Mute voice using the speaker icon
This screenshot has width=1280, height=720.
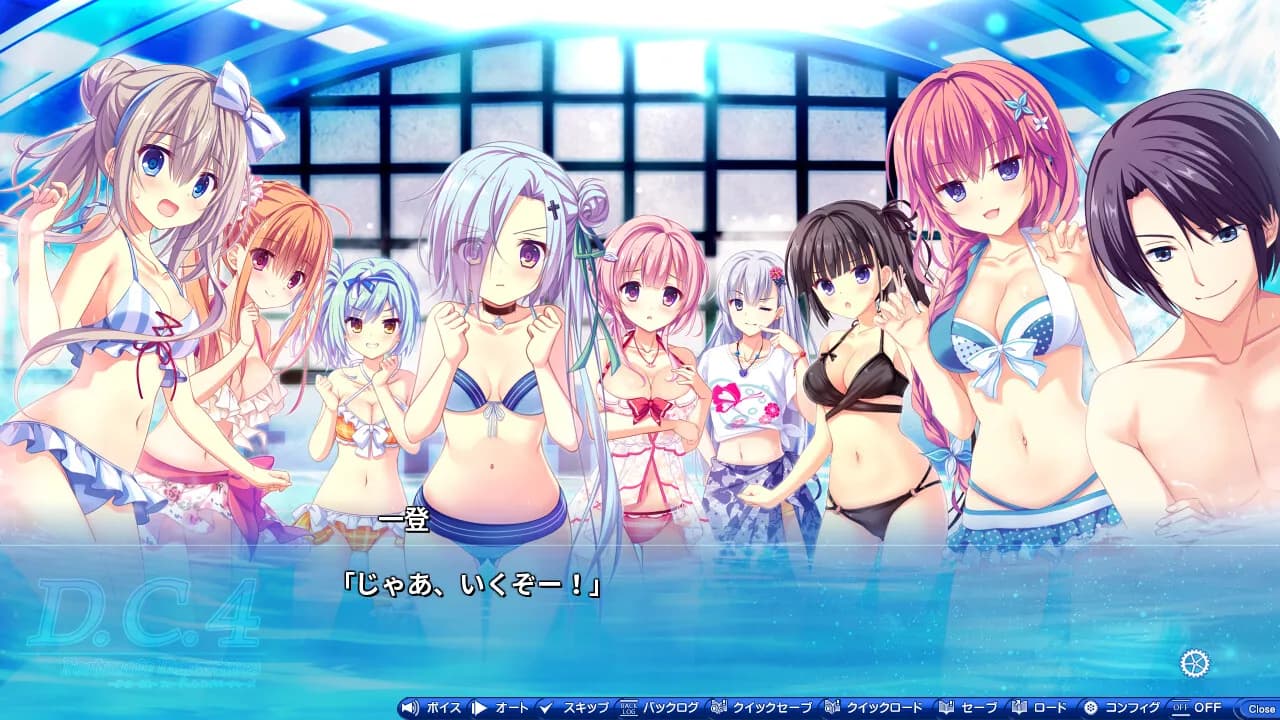[x=409, y=708]
